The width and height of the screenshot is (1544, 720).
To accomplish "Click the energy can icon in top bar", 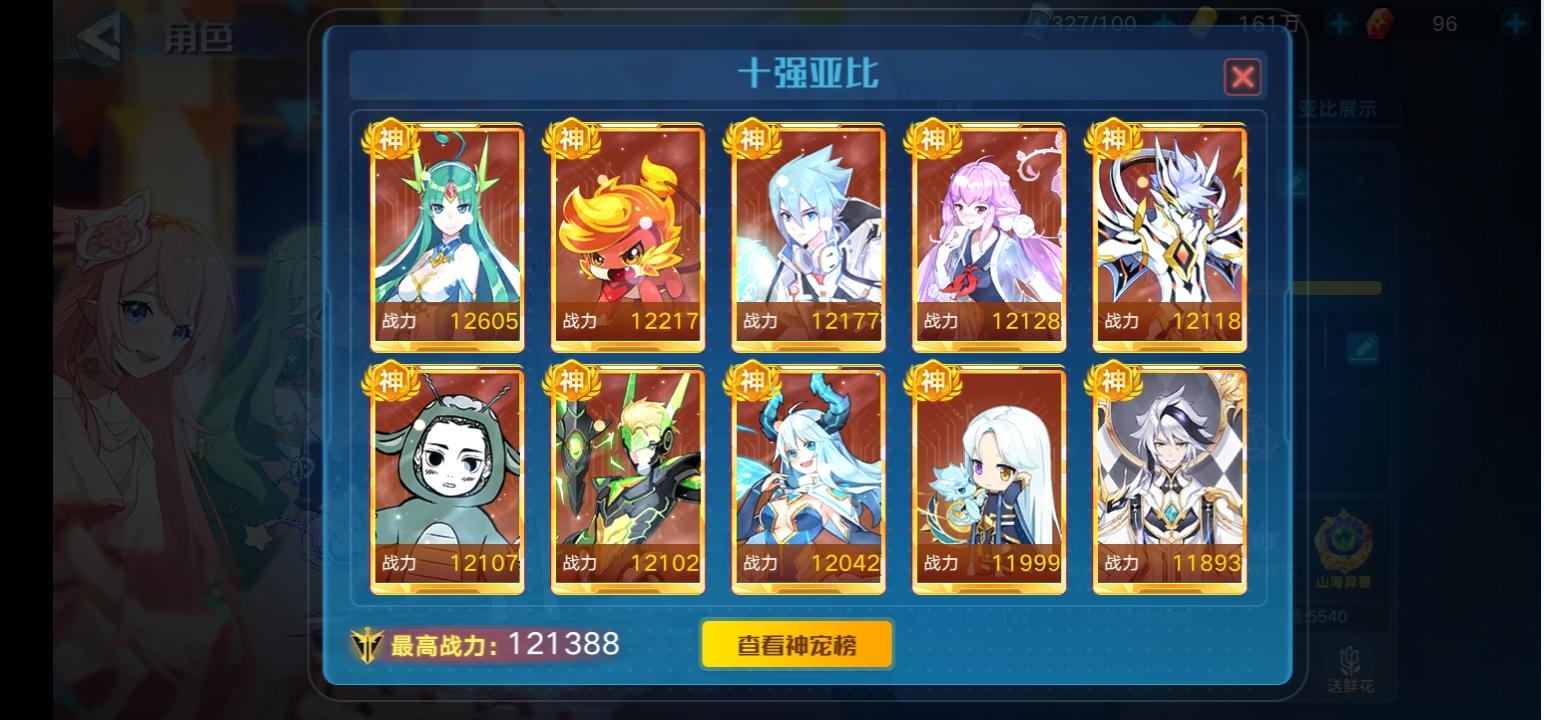I will coord(1039,20).
